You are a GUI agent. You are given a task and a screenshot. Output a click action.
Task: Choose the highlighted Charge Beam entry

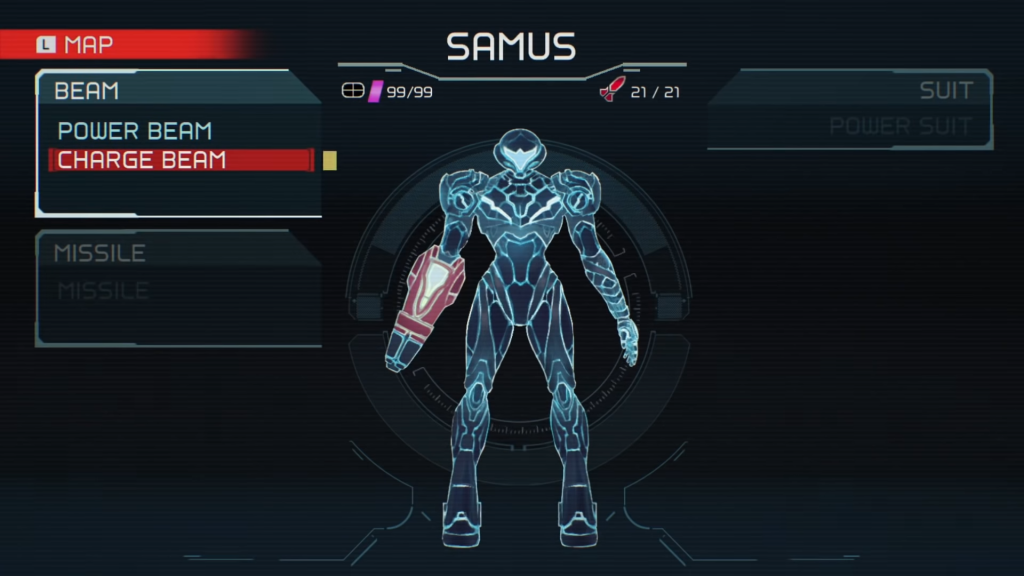pos(142,160)
